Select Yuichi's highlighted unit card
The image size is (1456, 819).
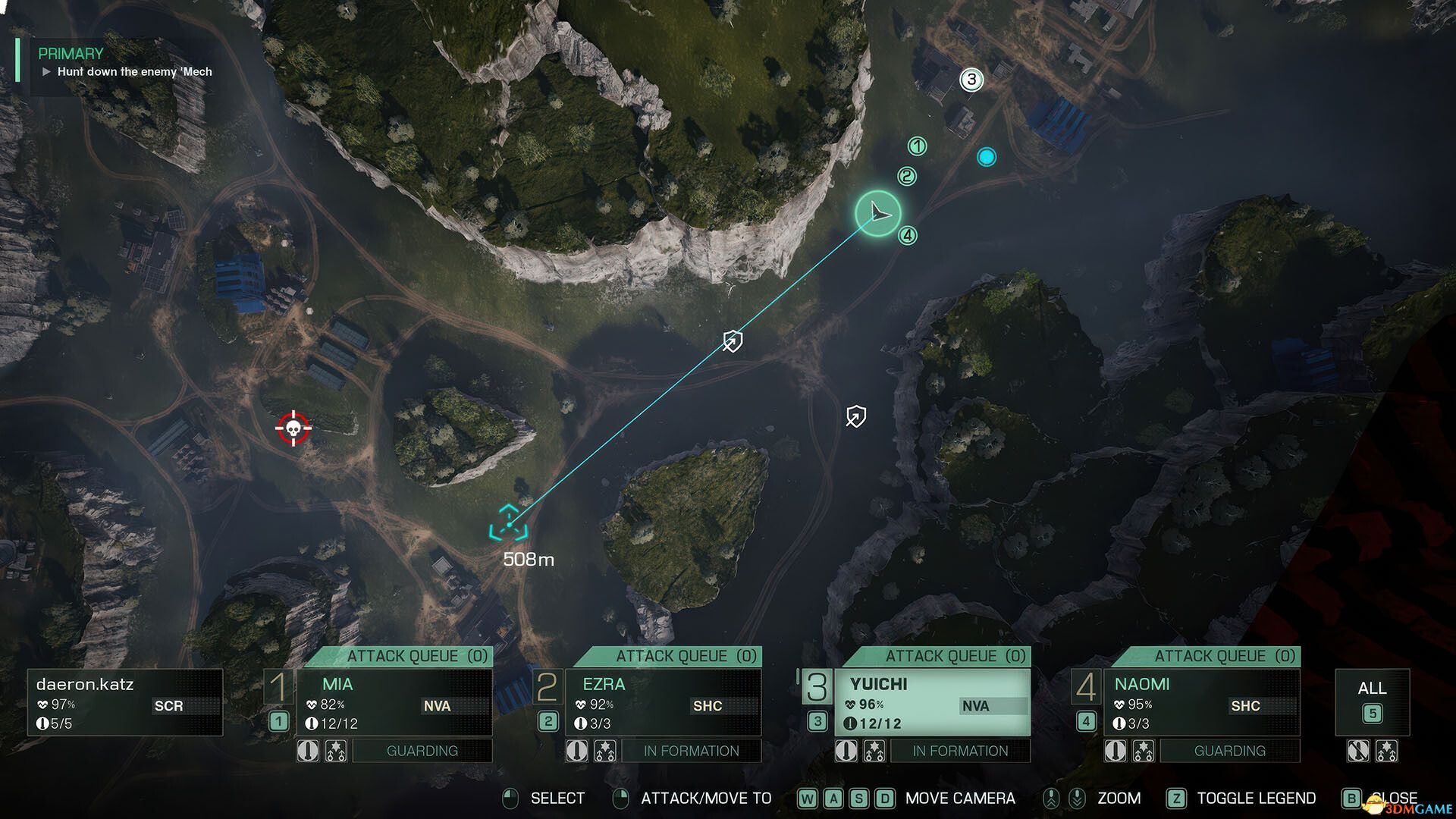932,702
